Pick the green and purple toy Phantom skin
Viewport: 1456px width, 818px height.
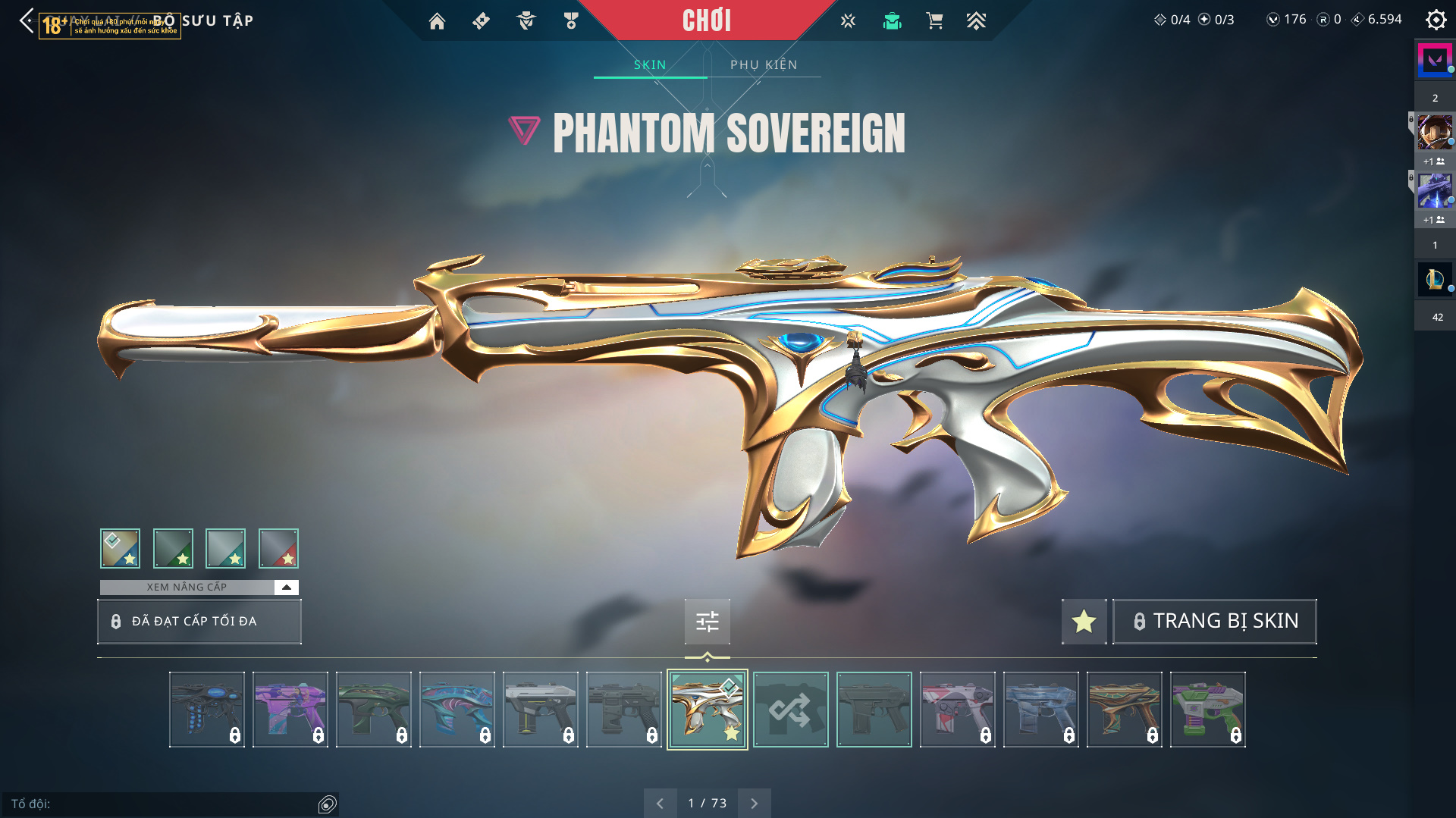[1207, 710]
